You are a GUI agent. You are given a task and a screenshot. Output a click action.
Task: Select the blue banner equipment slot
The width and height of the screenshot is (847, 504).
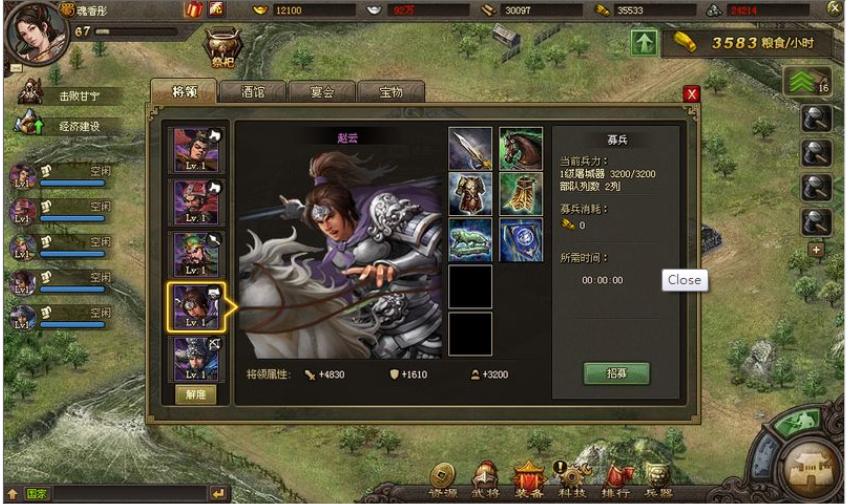click(x=521, y=240)
